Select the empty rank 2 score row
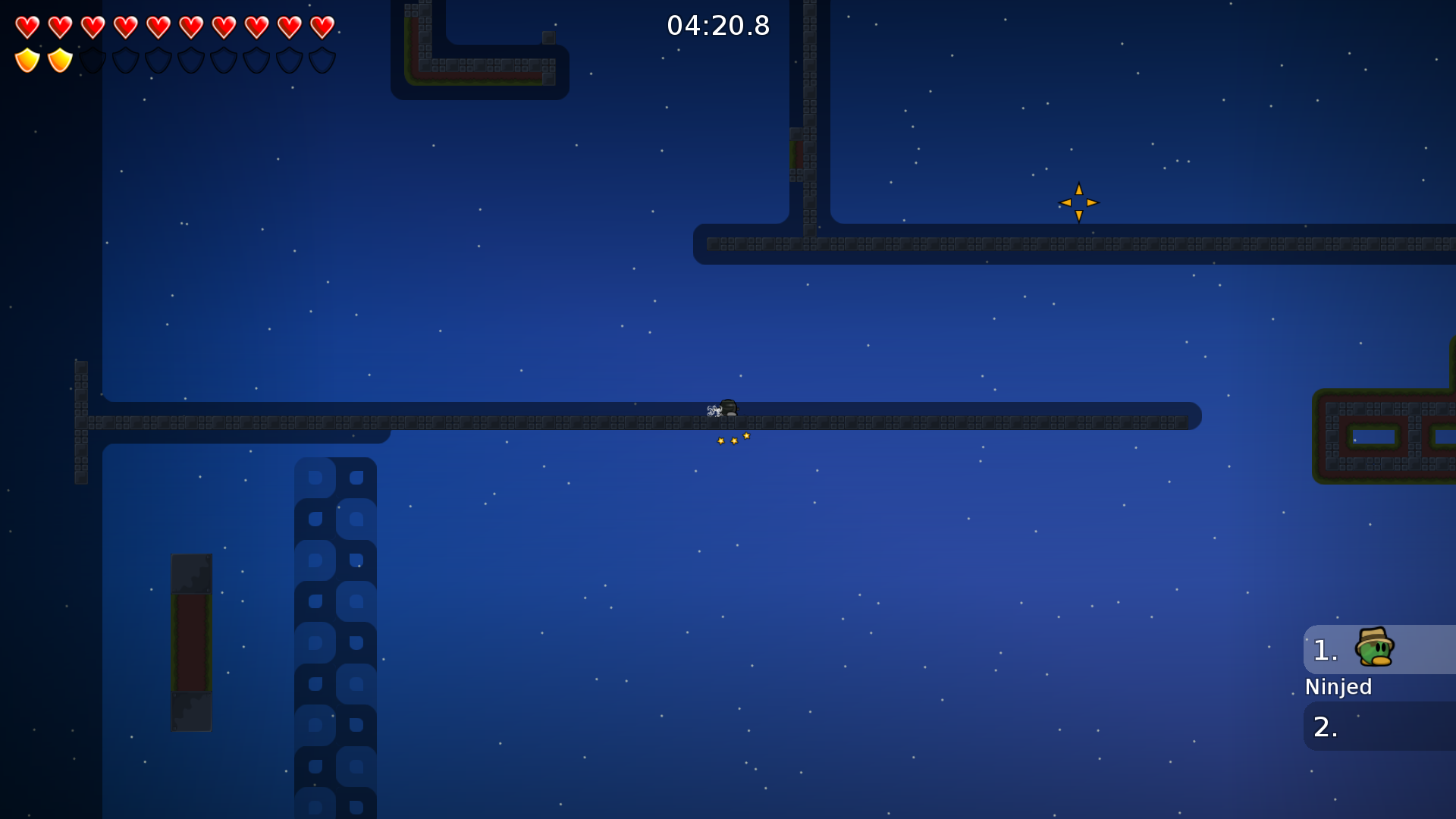 pyautogui.click(x=1379, y=726)
